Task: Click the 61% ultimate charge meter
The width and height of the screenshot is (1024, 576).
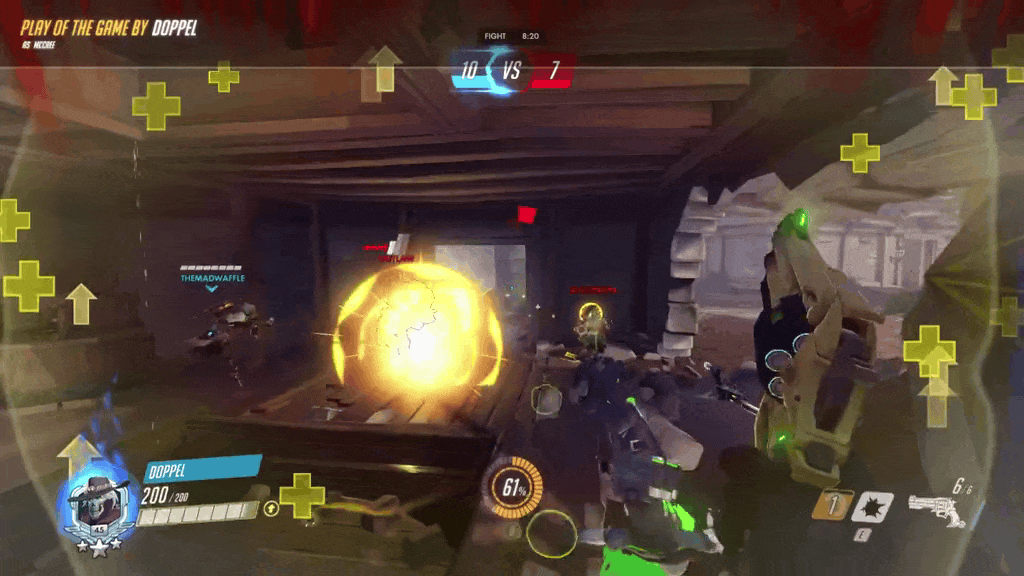Action: (x=515, y=488)
